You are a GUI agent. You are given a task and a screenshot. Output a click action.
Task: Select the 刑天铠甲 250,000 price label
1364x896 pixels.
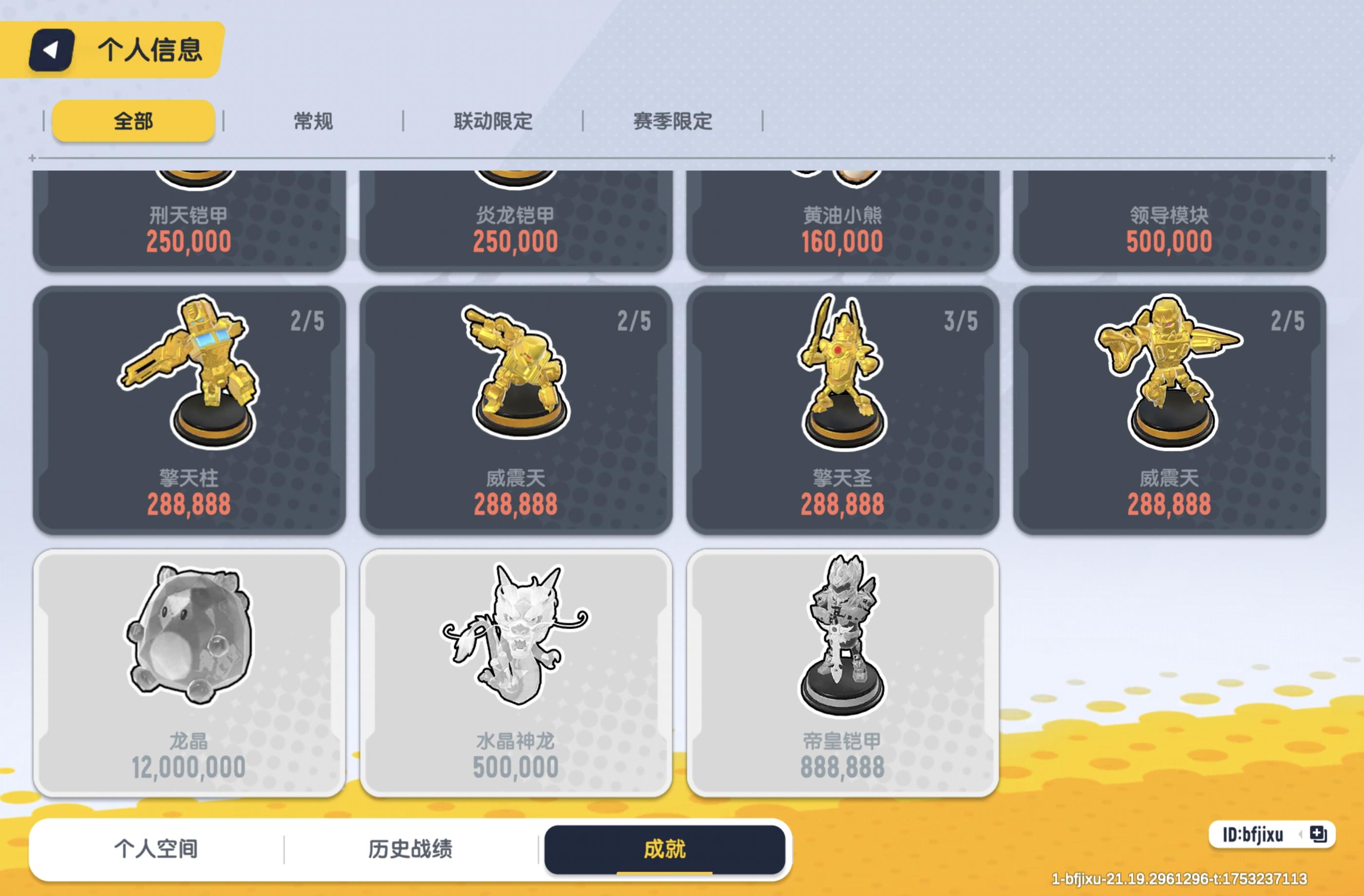click(x=187, y=243)
